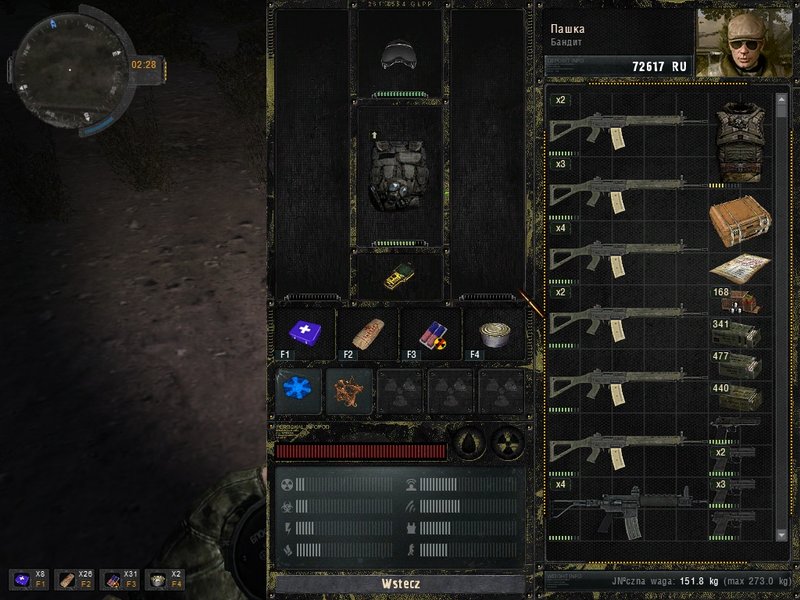Choose the ammo box with 477 rounds
Image resolution: width=800 pixels, height=600 pixels.
[740, 366]
